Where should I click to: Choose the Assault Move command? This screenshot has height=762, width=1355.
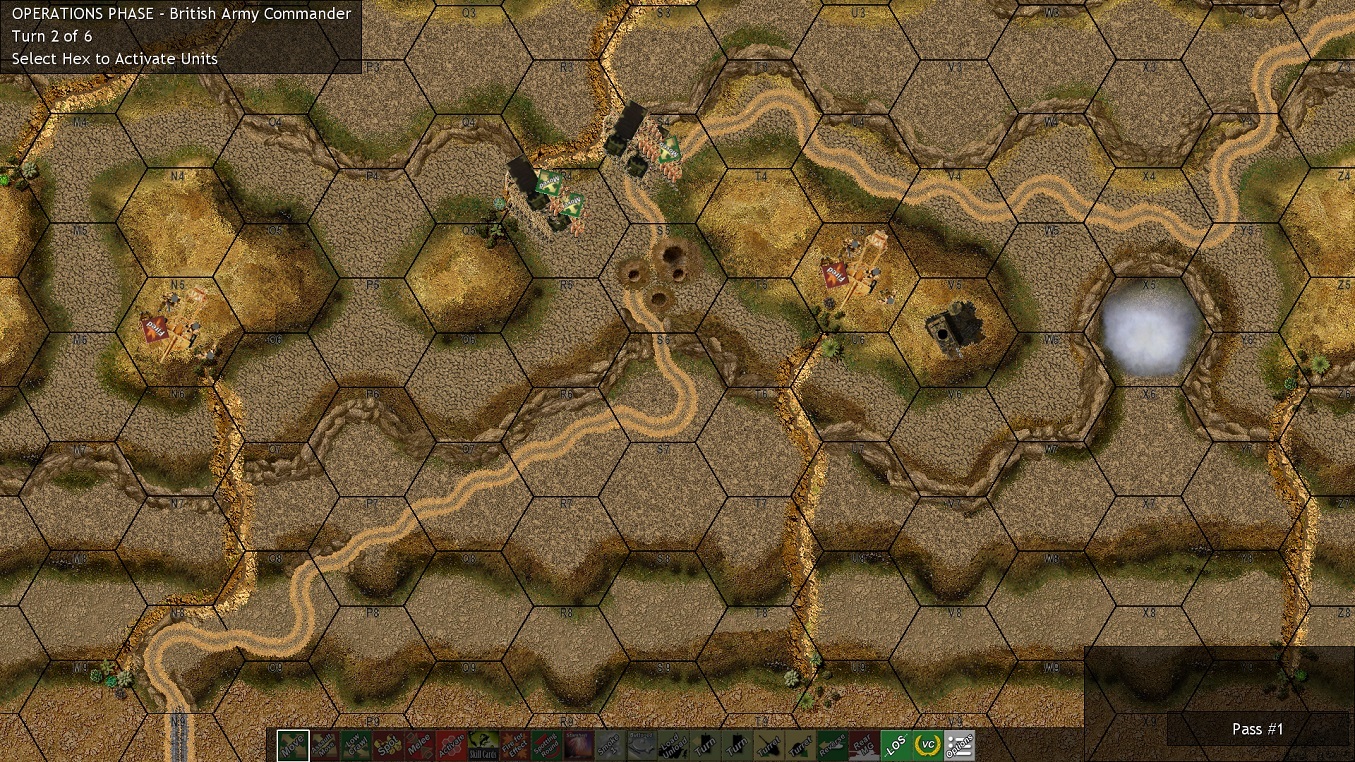(324, 745)
